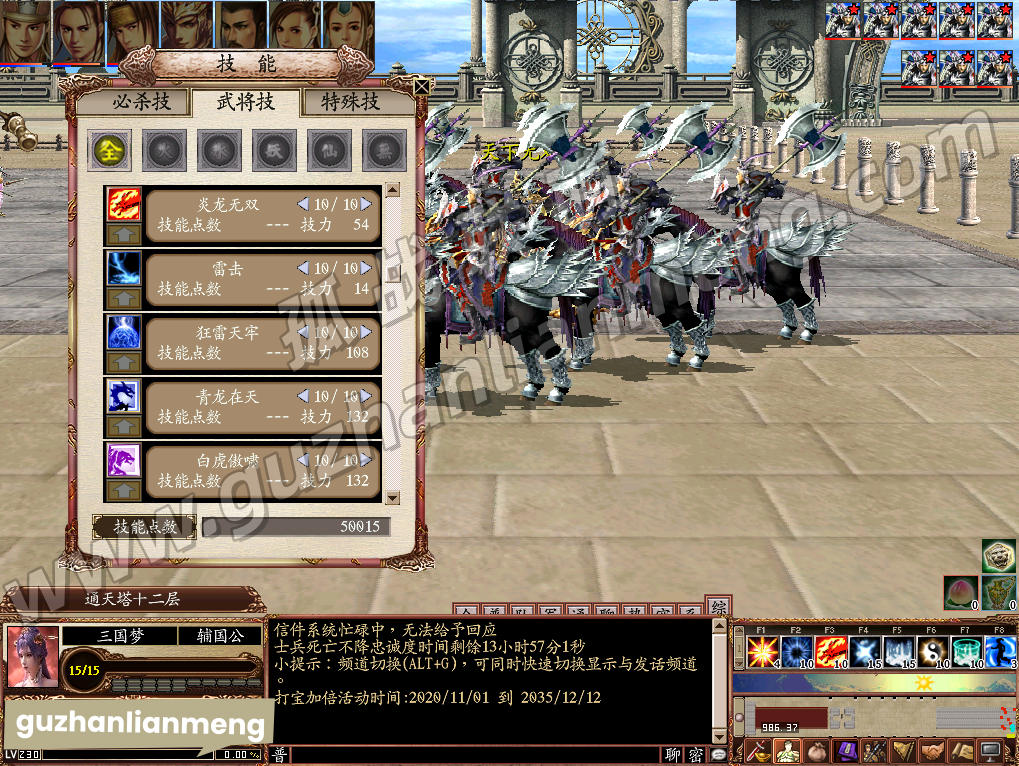Decrease the 雷击 skill level
This screenshot has width=1019, height=766.
pyautogui.click(x=303, y=268)
